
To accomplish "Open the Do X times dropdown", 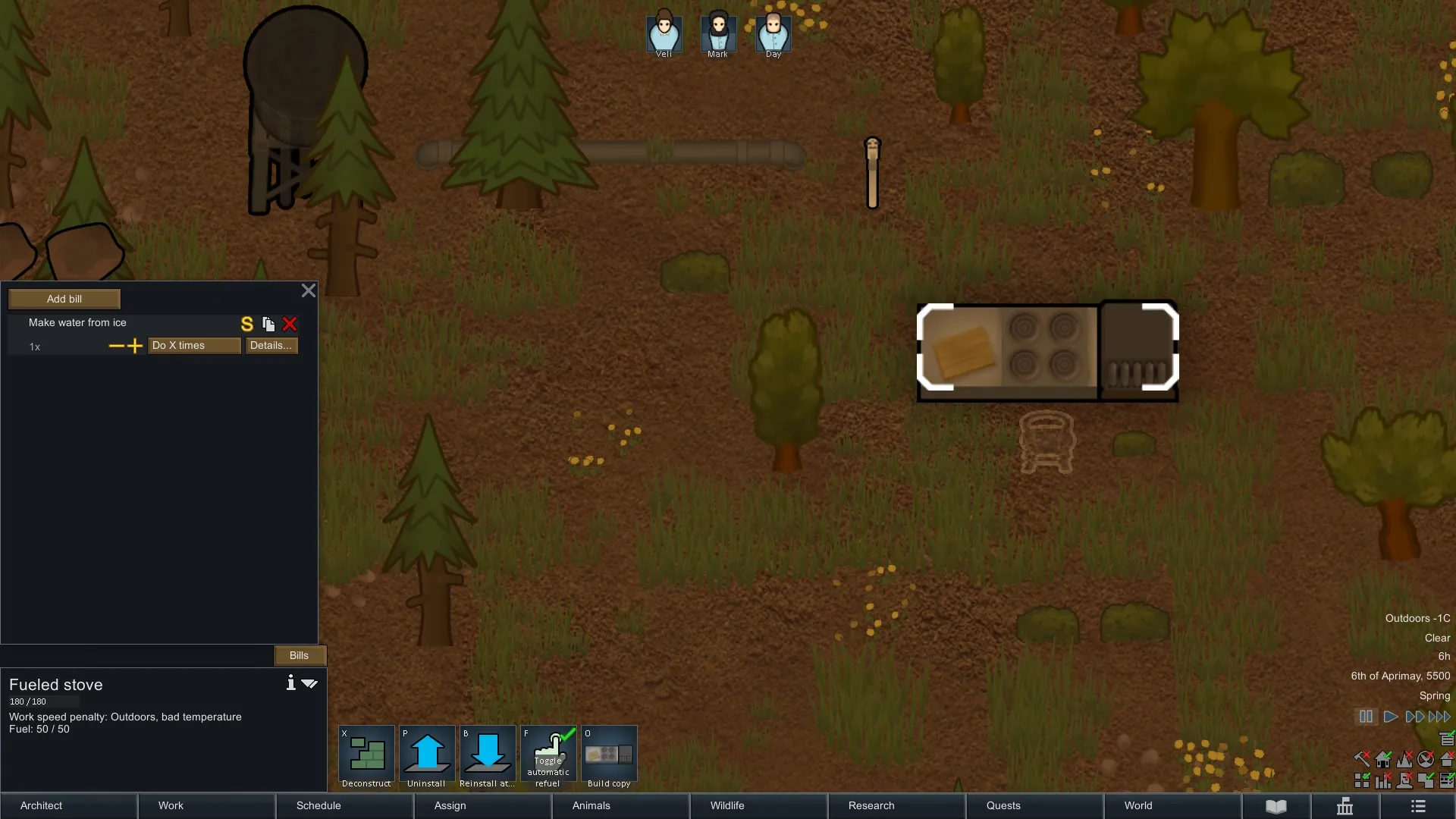I will pyautogui.click(x=194, y=346).
